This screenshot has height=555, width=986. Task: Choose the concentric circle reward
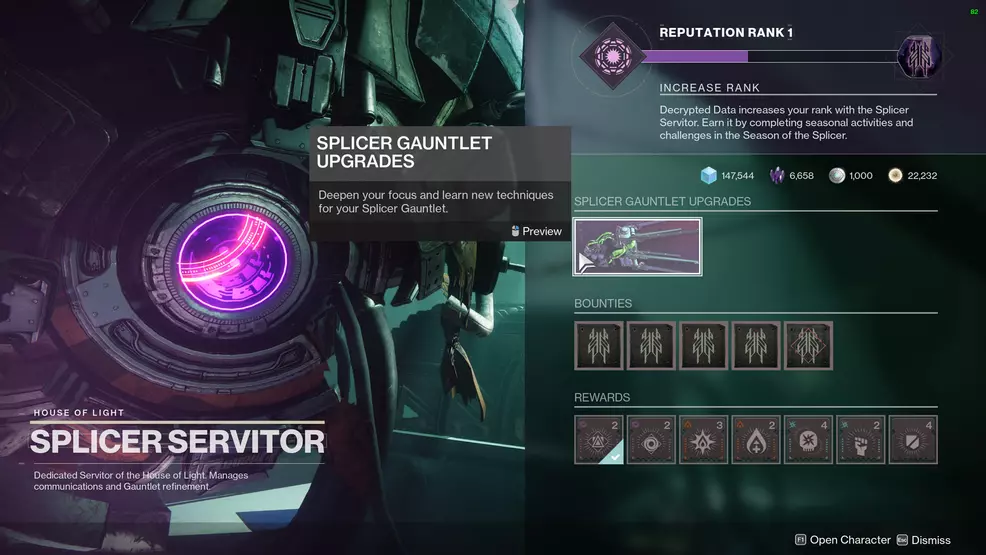[x=651, y=440]
